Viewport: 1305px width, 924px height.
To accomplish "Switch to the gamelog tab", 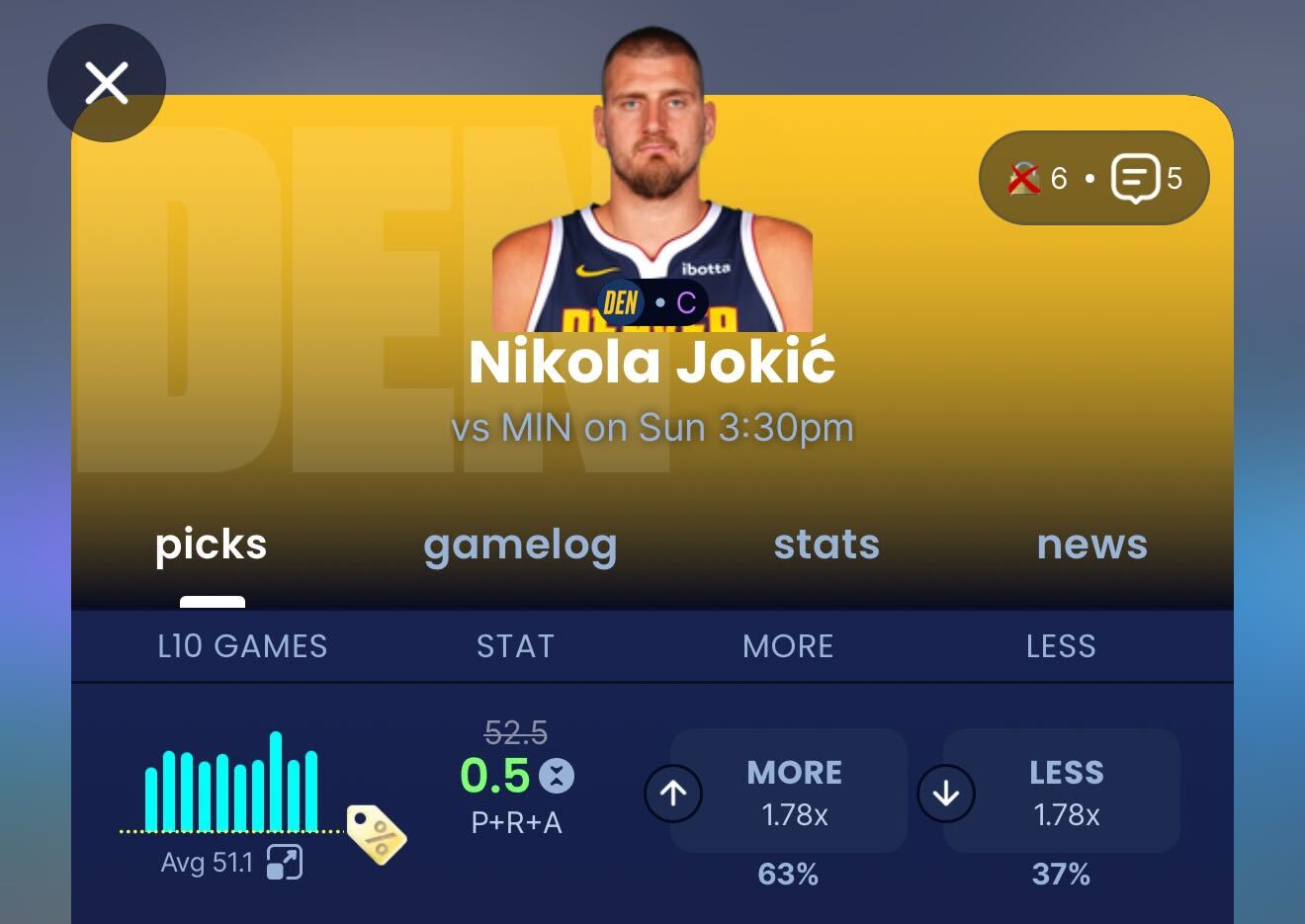I will (x=520, y=545).
